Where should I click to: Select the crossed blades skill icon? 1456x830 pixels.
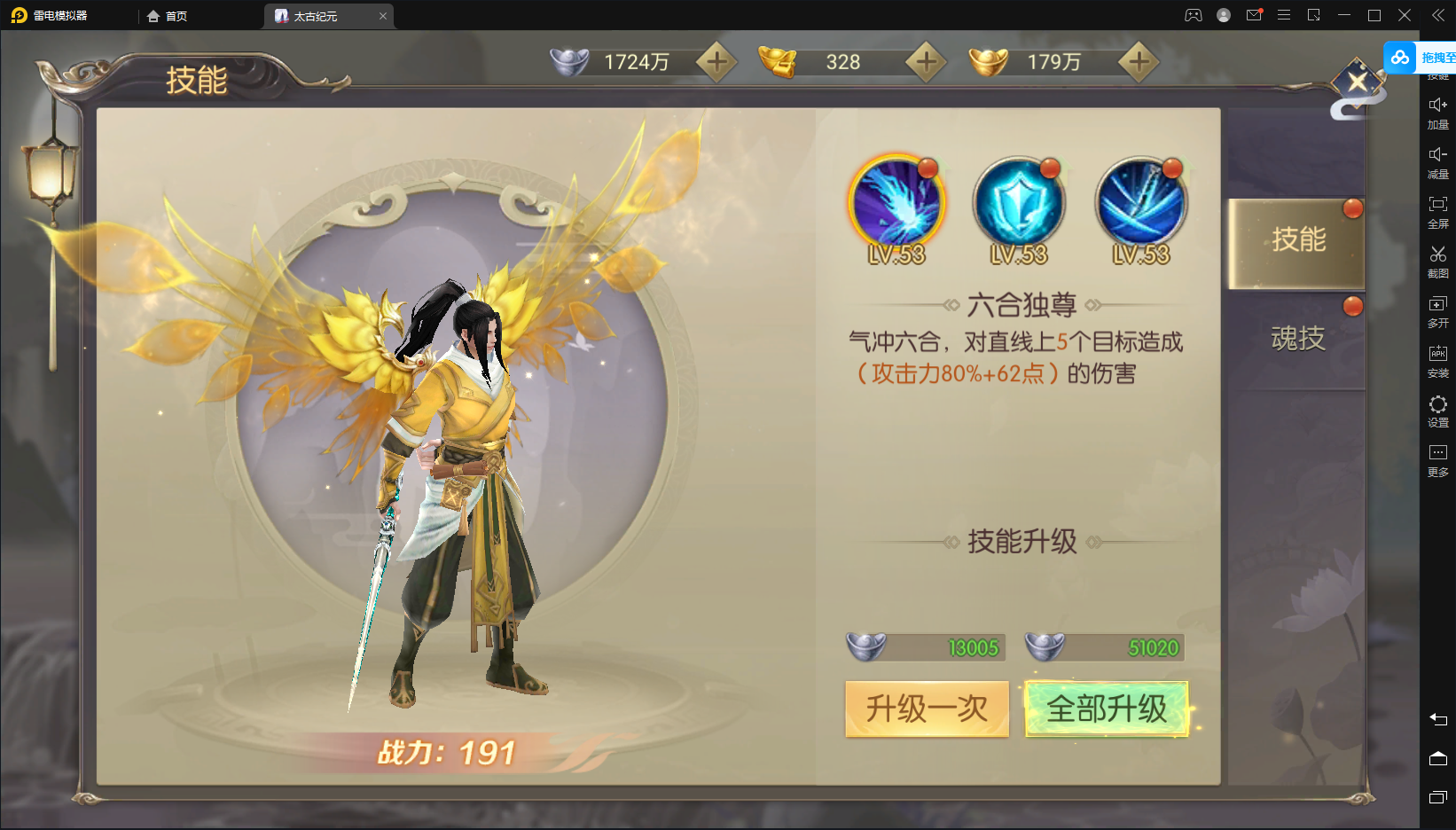pos(1141,203)
